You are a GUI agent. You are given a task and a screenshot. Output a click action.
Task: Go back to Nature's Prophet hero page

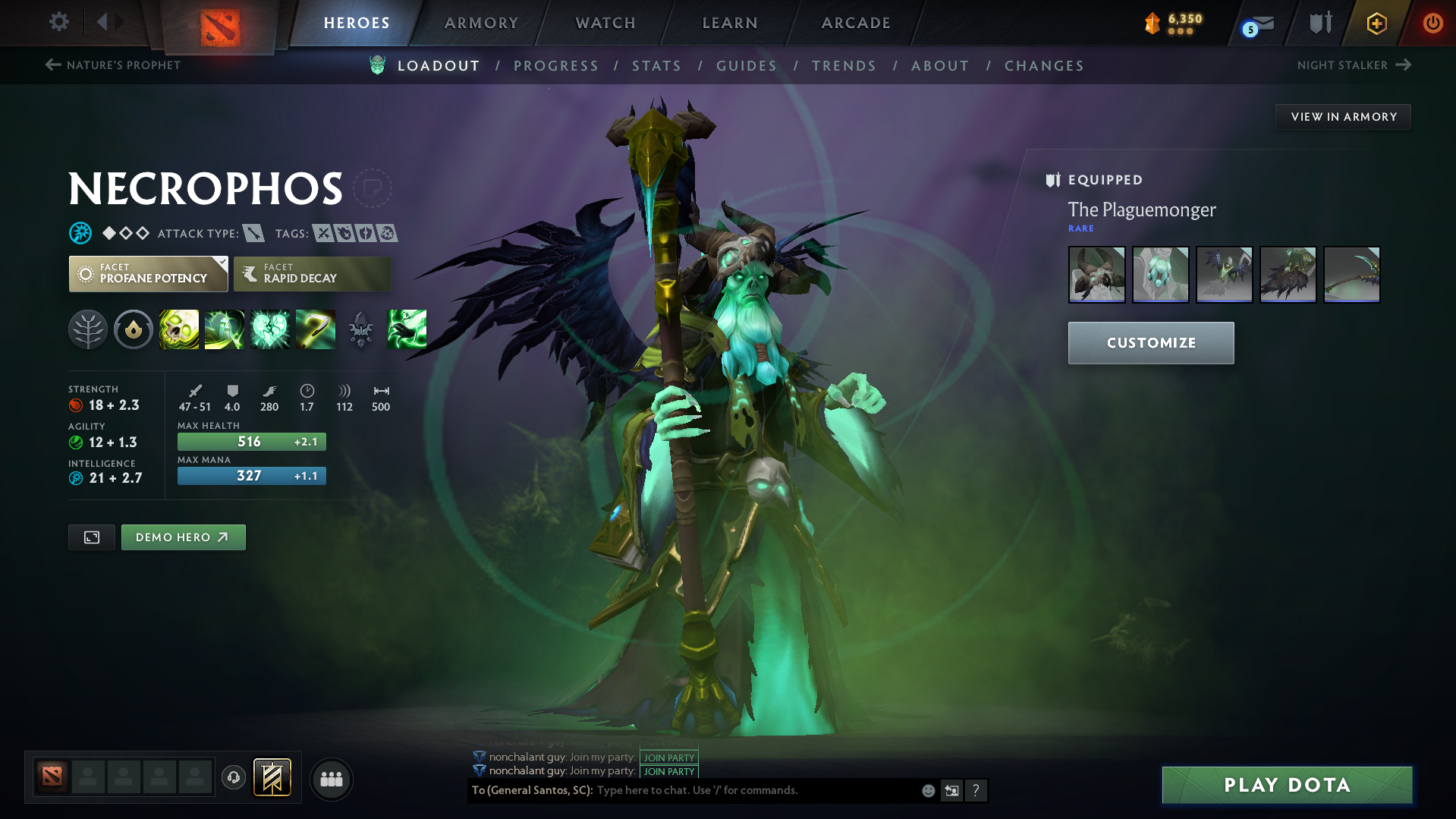pos(112,65)
